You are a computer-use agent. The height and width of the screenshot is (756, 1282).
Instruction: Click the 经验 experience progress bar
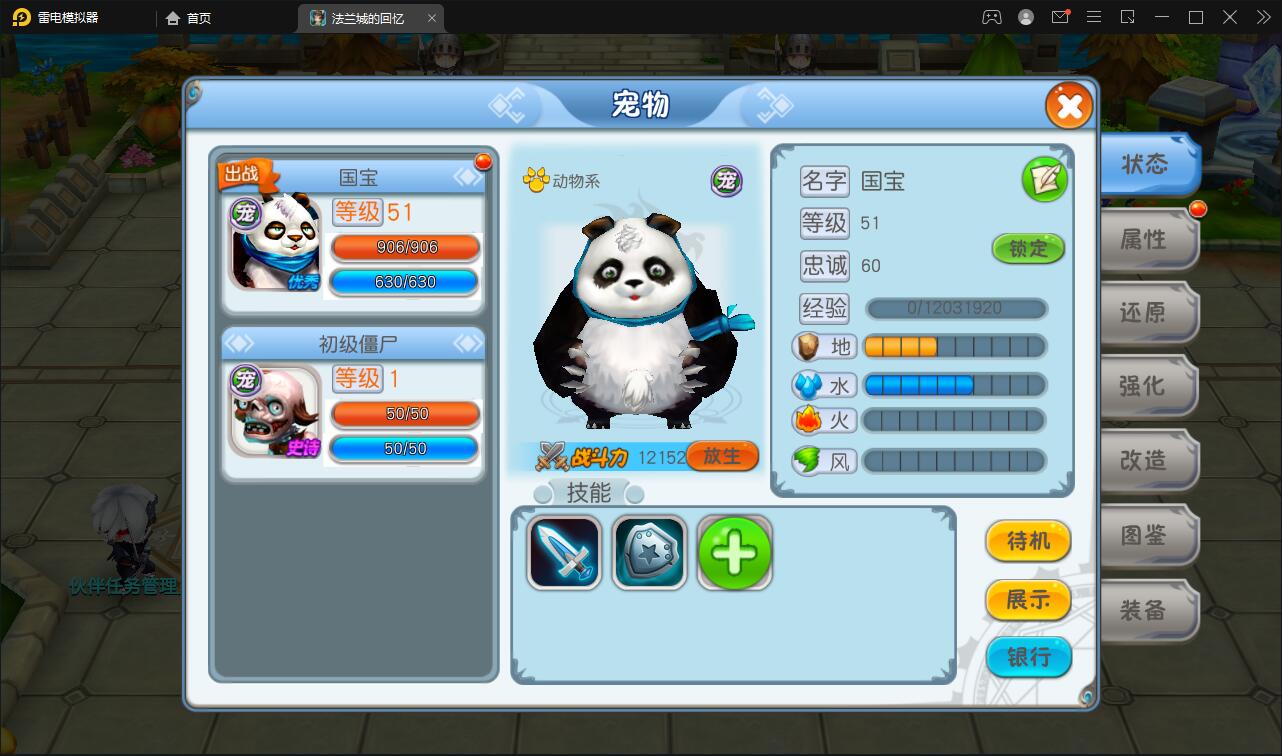pos(955,308)
